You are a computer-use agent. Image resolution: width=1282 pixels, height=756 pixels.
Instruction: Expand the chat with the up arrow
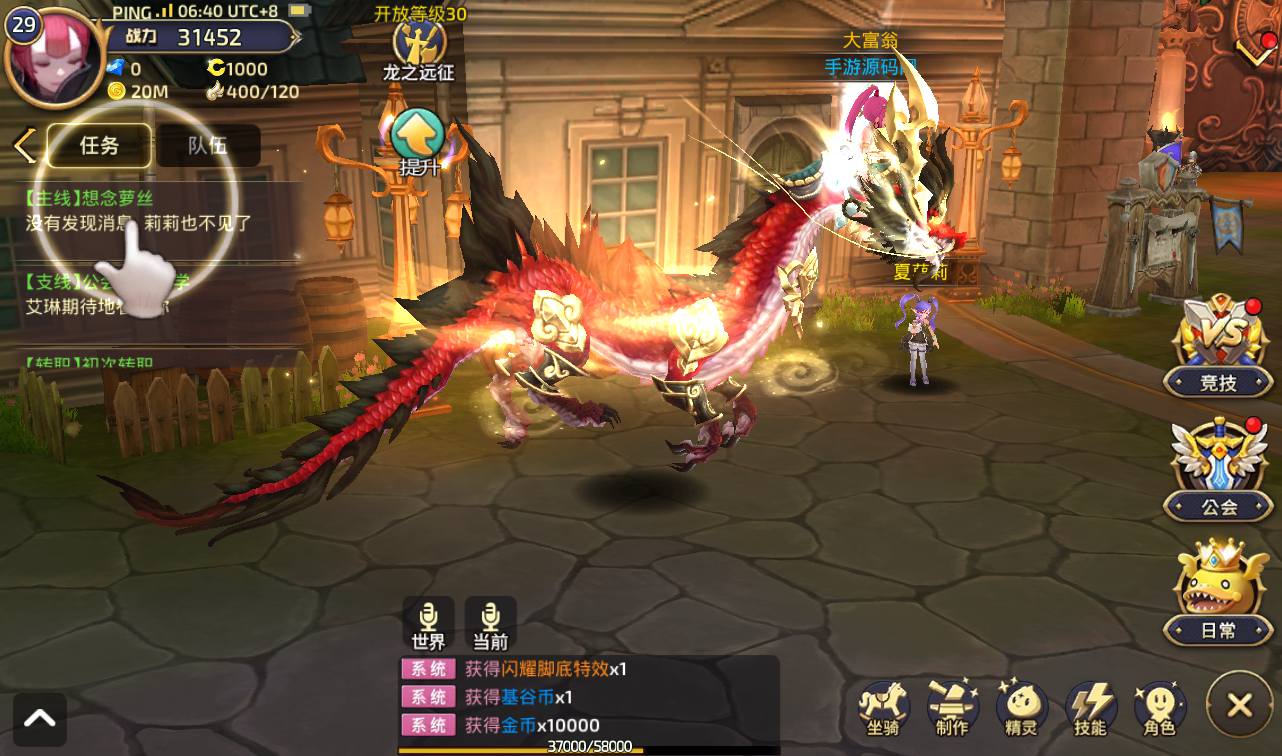point(40,719)
